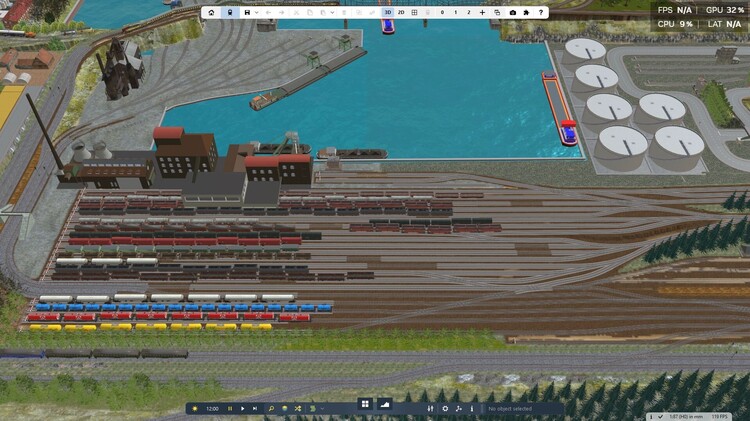Image resolution: width=750 pixels, height=421 pixels.
Task: Add a new layer with plus
Action: 483,13
